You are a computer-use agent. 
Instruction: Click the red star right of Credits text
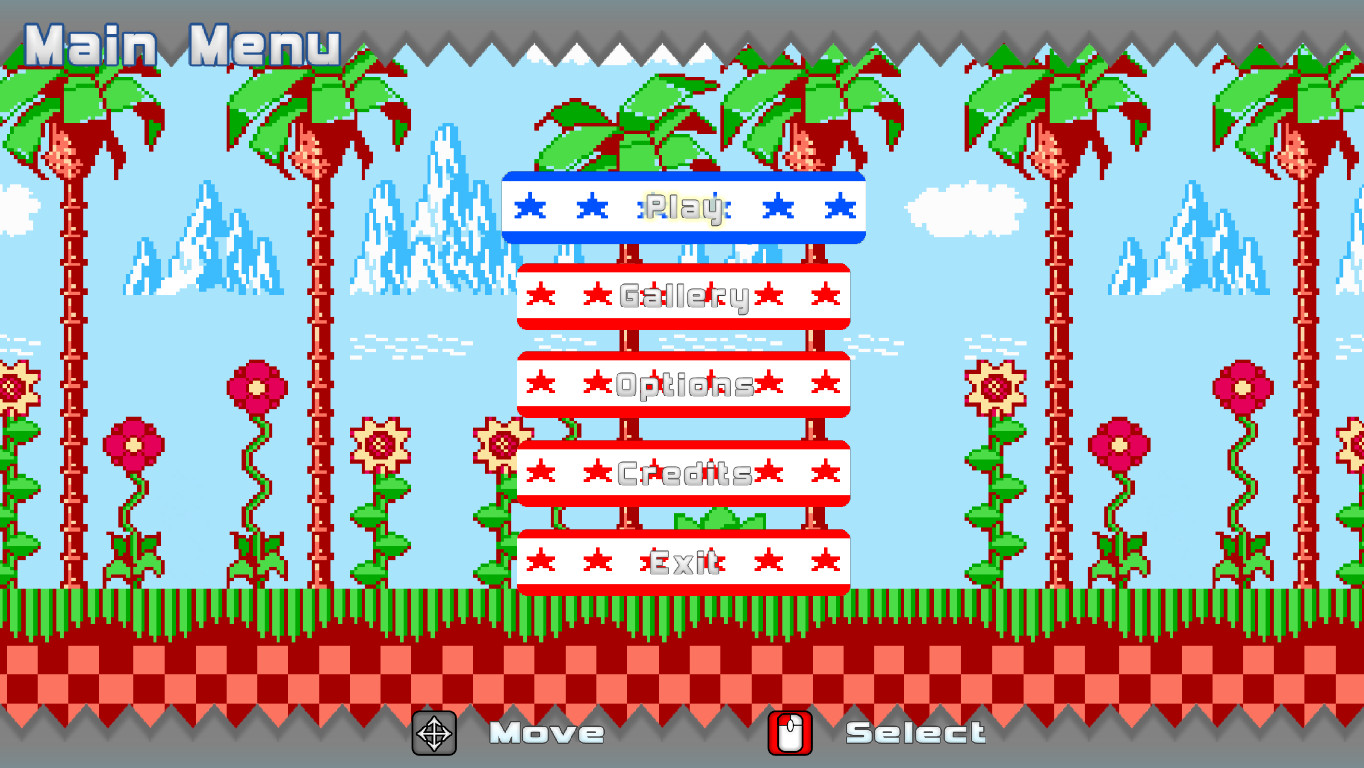pos(769,471)
